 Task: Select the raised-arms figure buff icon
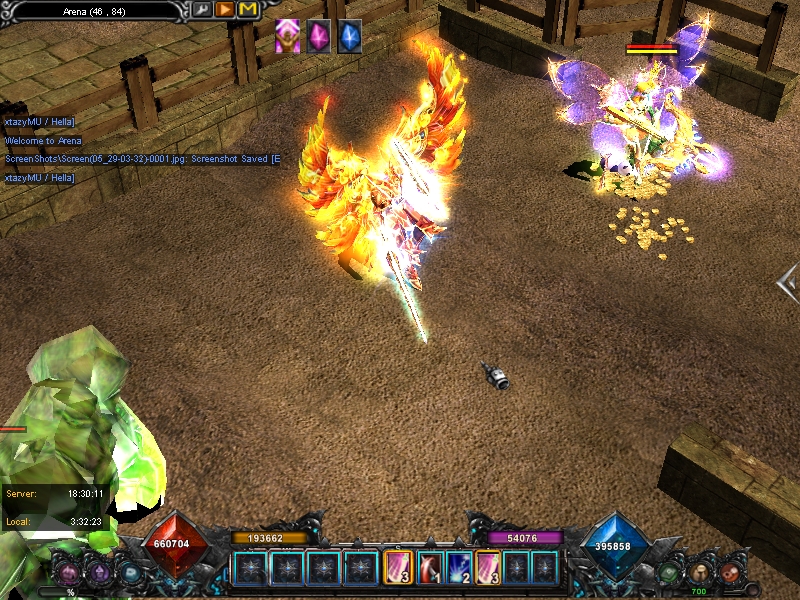click(288, 36)
